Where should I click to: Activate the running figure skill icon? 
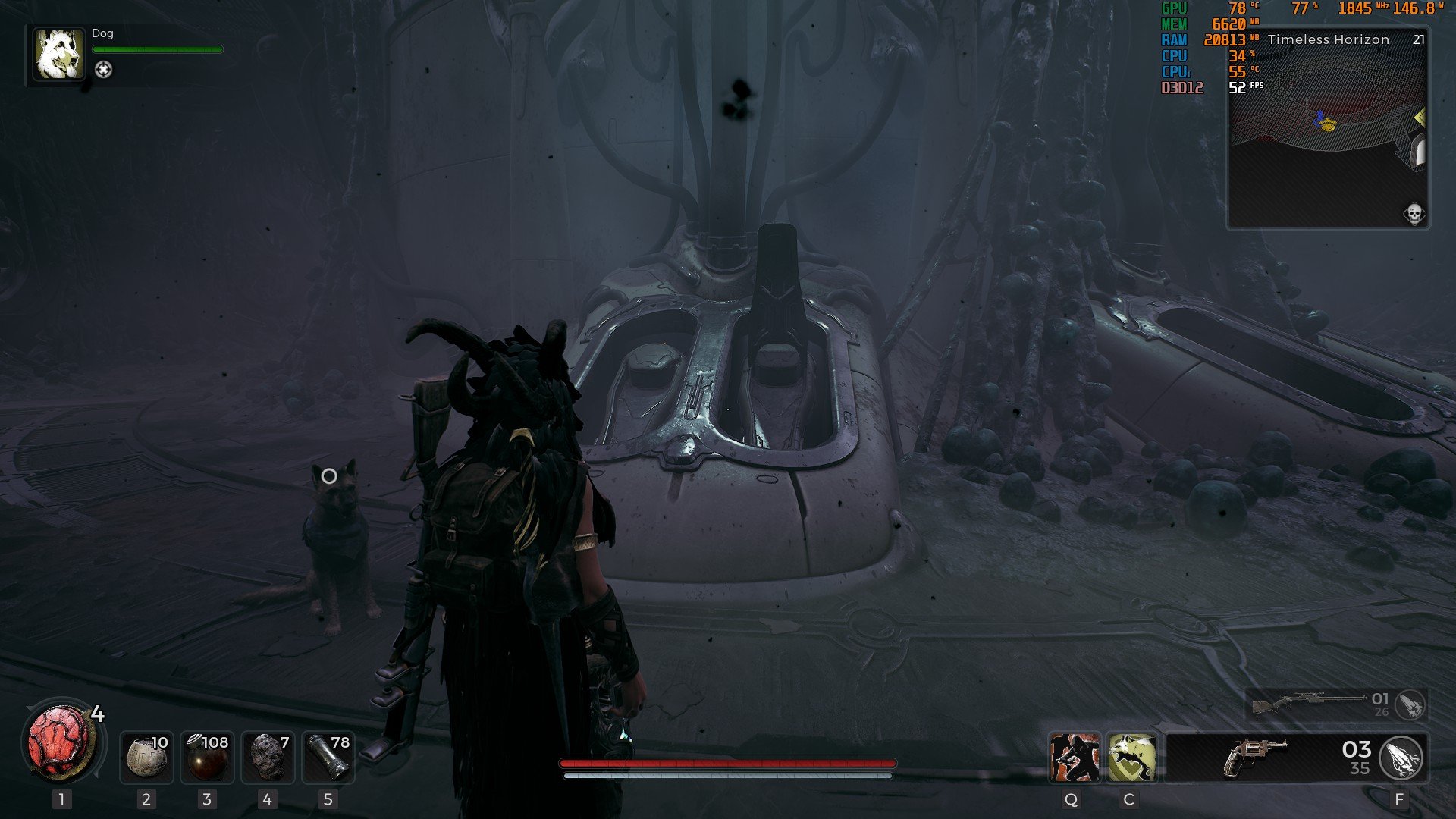[x=1074, y=758]
